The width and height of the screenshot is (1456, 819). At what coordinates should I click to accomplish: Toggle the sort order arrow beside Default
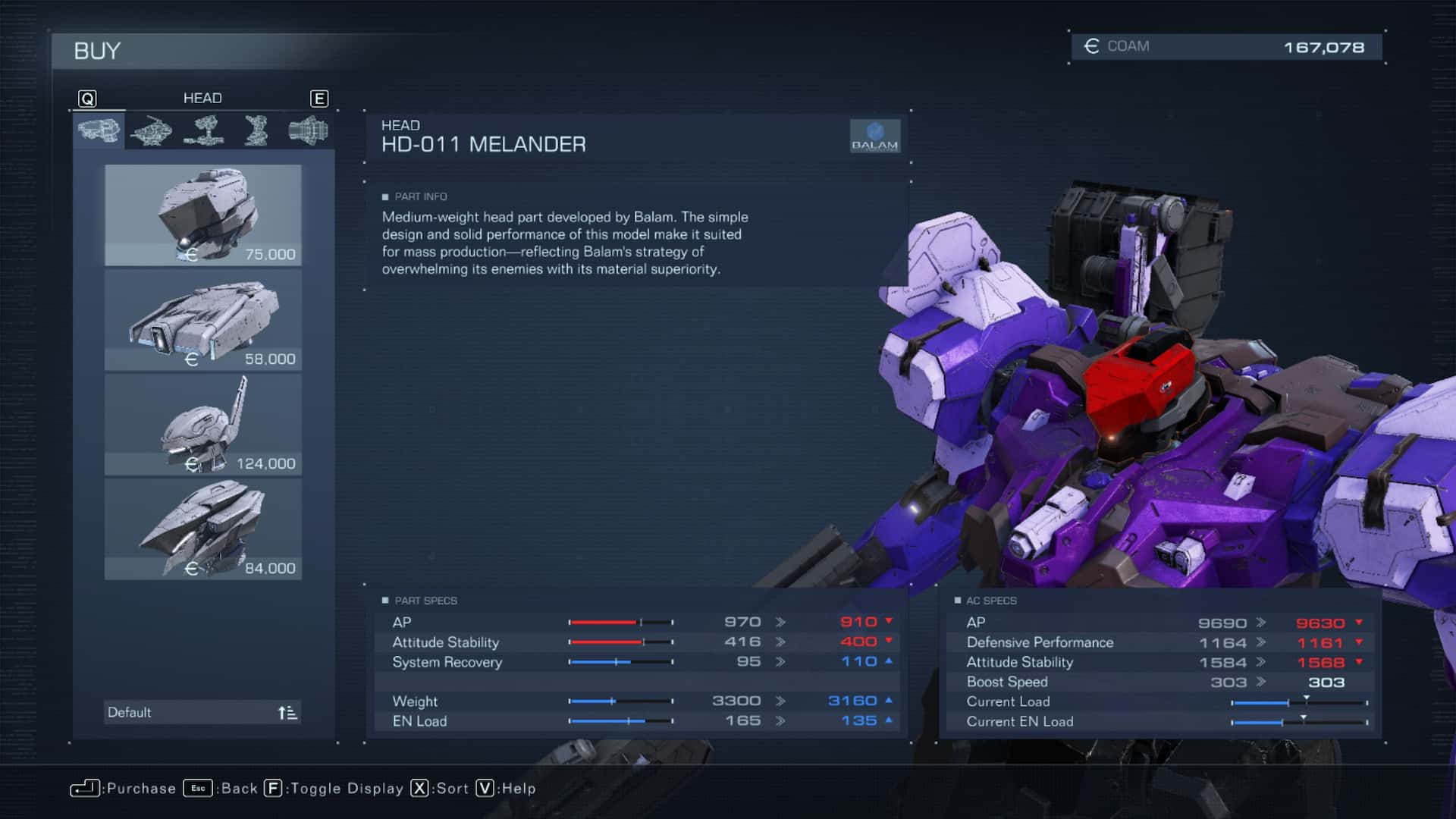[x=287, y=711]
